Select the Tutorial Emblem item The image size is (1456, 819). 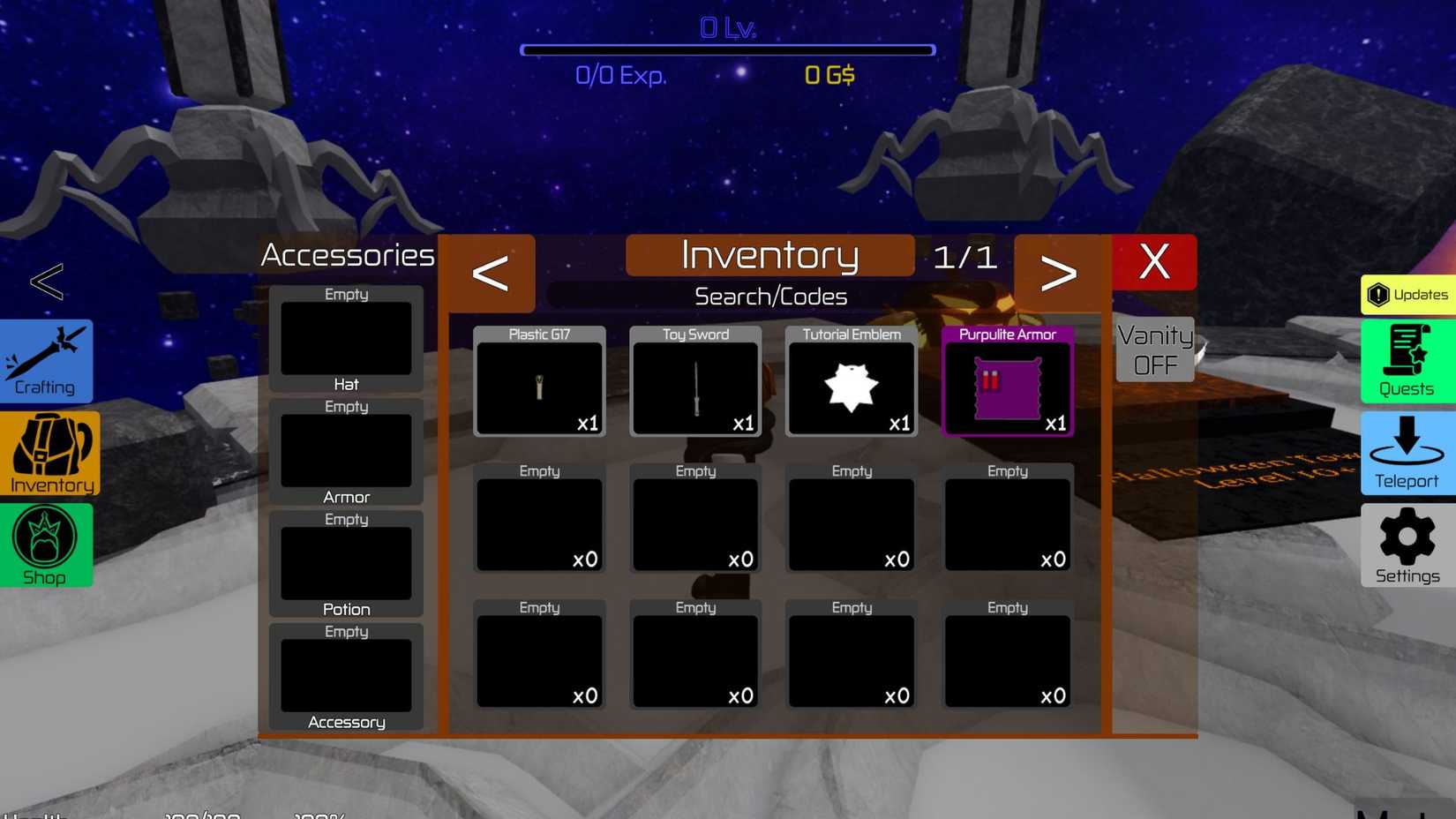pyautogui.click(x=850, y=387)
